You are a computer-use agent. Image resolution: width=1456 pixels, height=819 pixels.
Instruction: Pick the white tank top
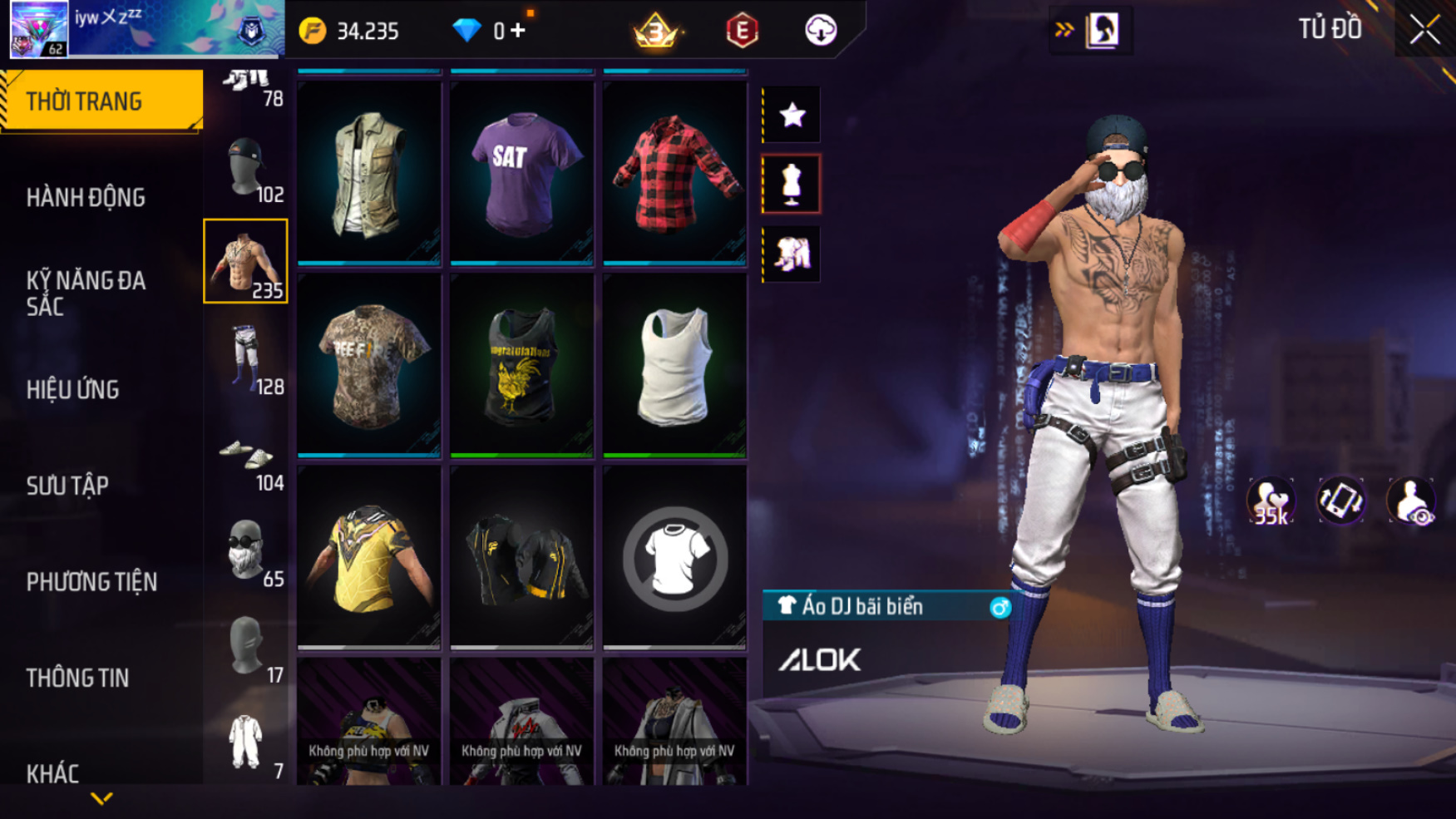(x=674, y=364)
